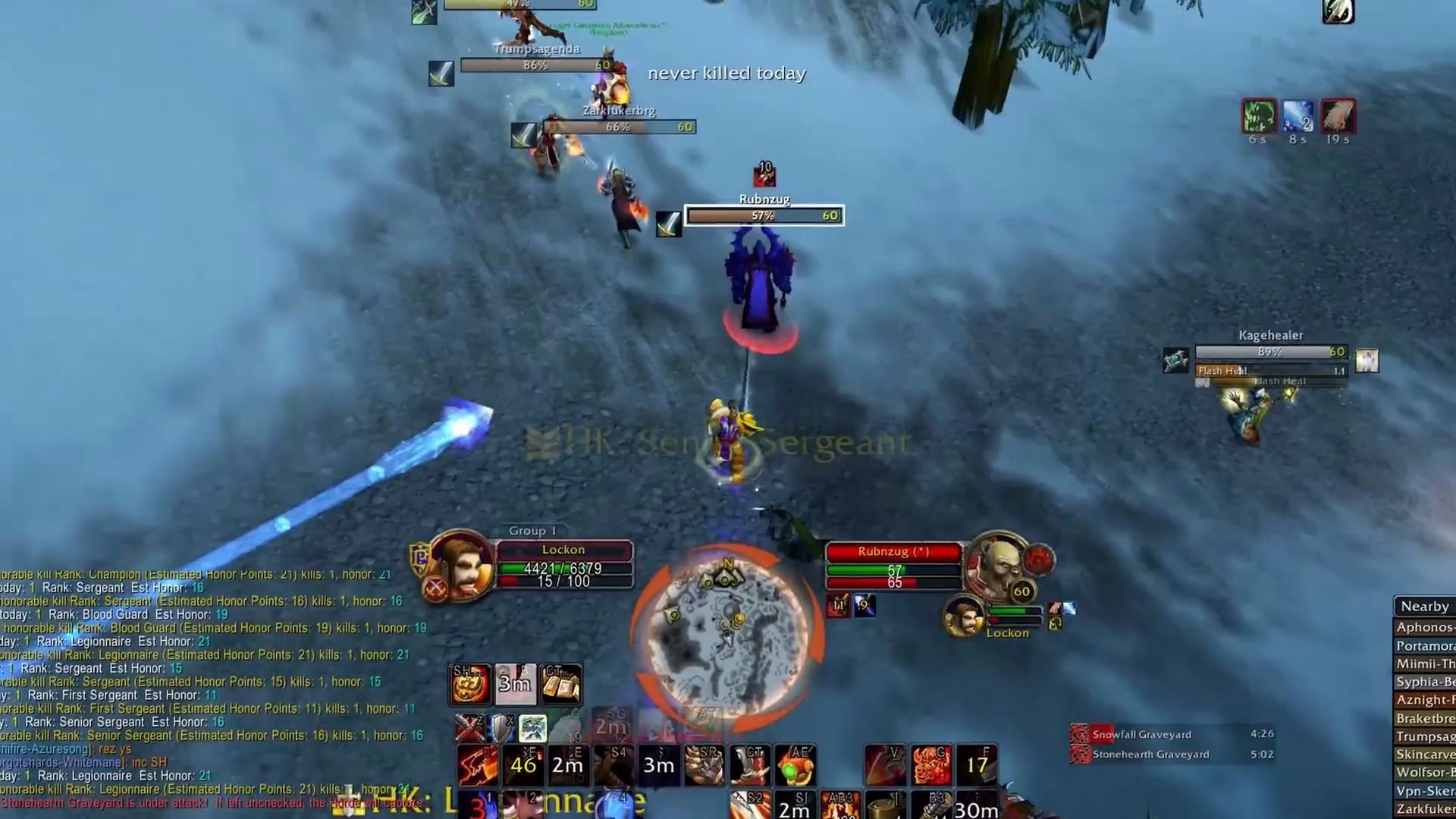This screenshot has height=819, width=1456.
Task: Click the Group 1 party header
Action: pyautogui.click(x=532, y=531)
